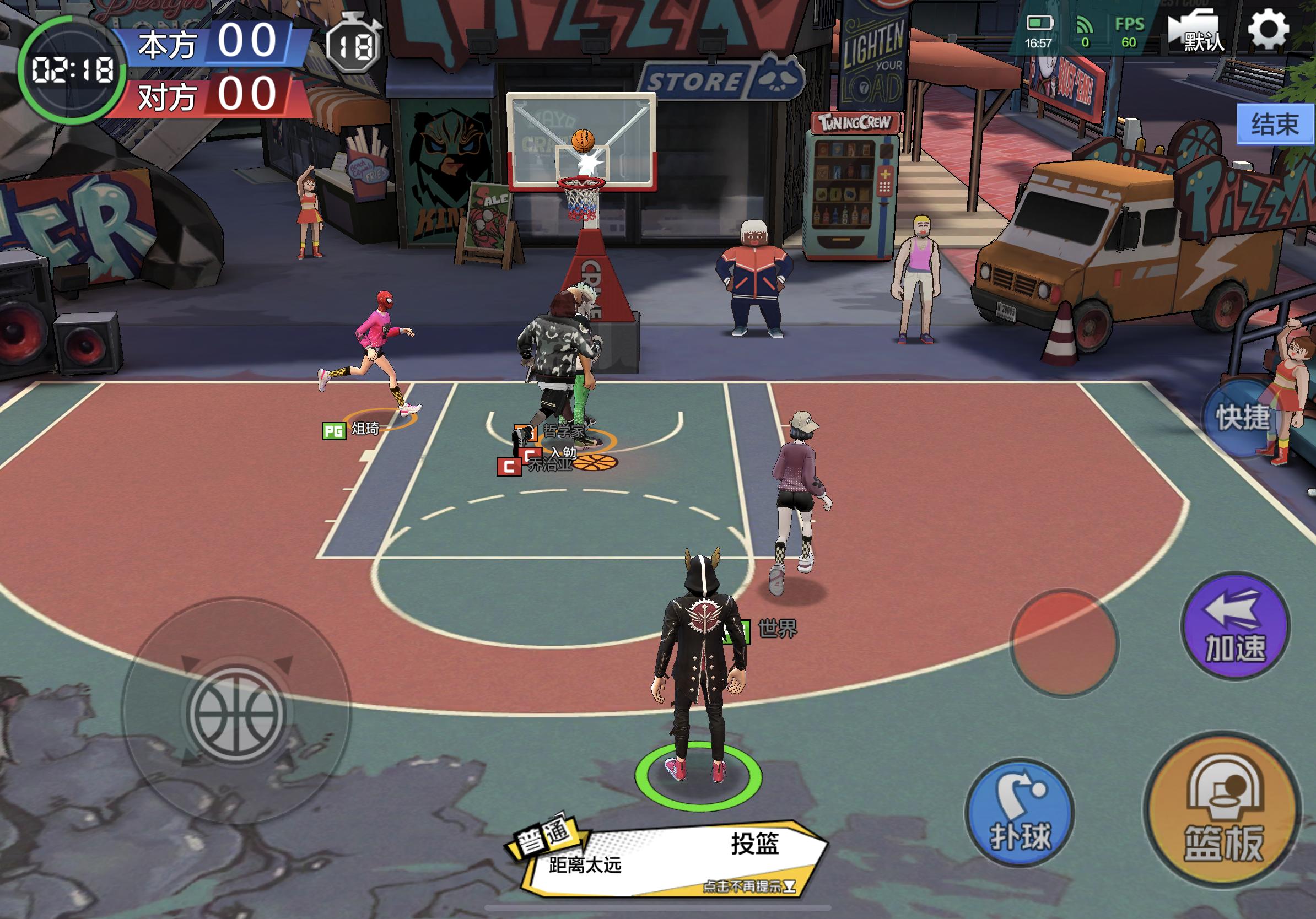The height and width of the screenshot is (919, 1316).
Task: Open the settings gear icon
Action: point(1269,30)
